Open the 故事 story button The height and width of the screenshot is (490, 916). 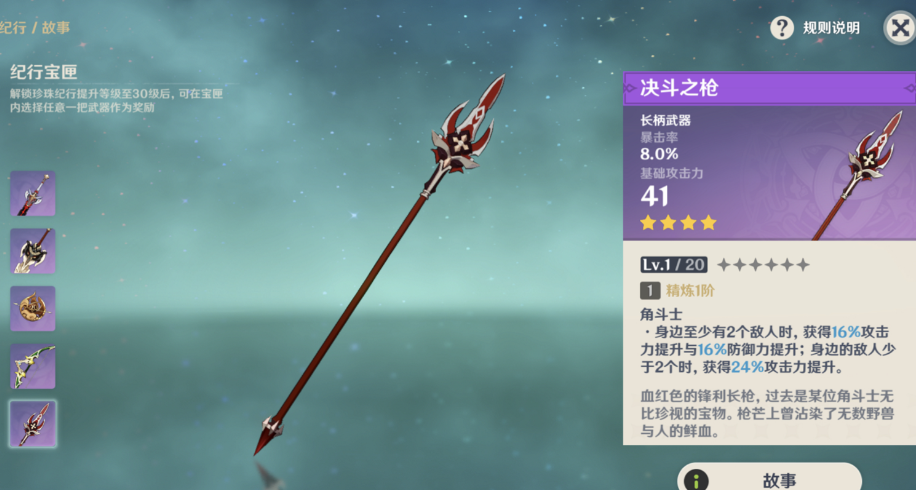pyautogui.click(x=768, y=478)
